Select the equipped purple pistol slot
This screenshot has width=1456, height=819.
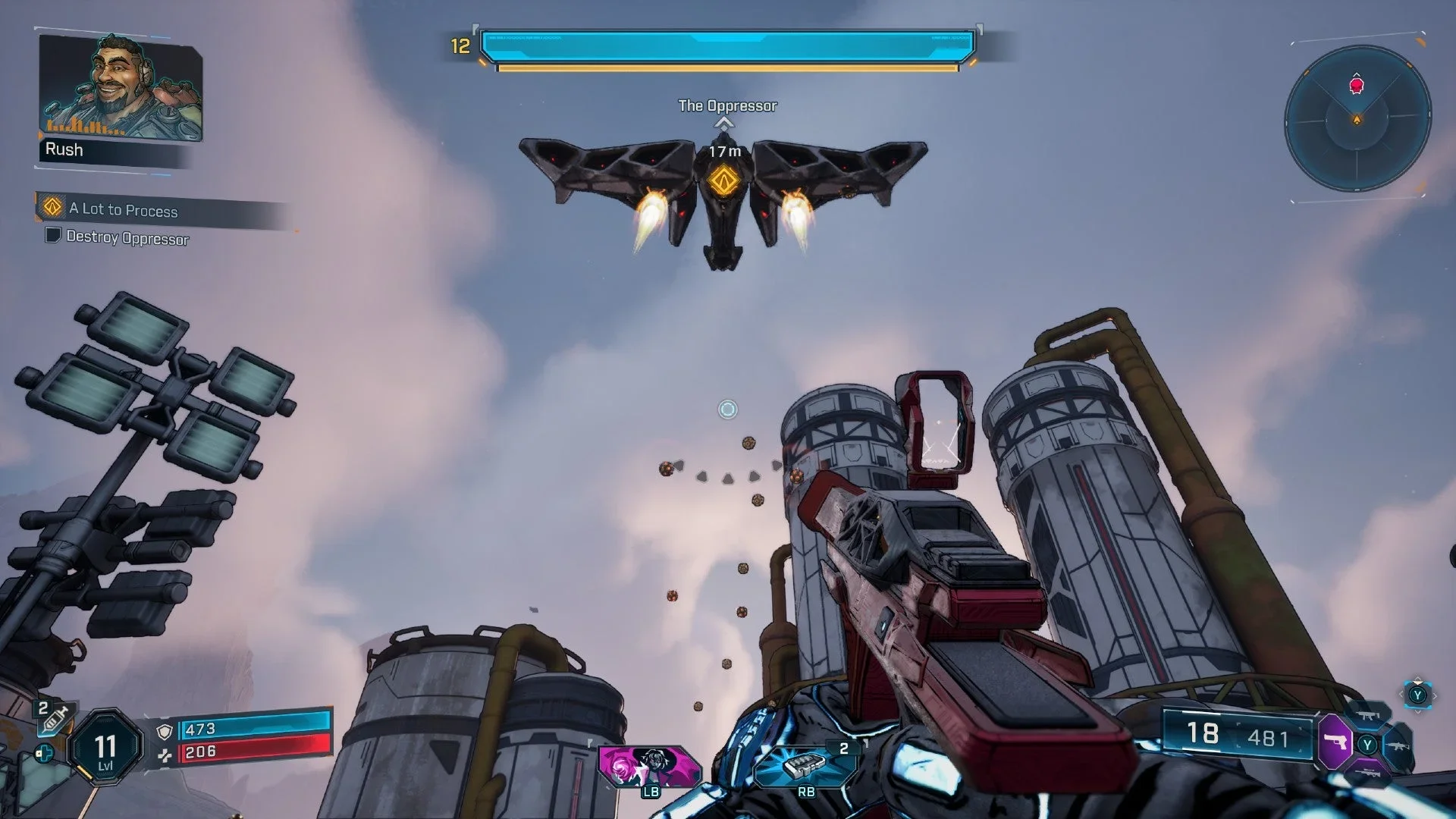tap(1335, 741)
